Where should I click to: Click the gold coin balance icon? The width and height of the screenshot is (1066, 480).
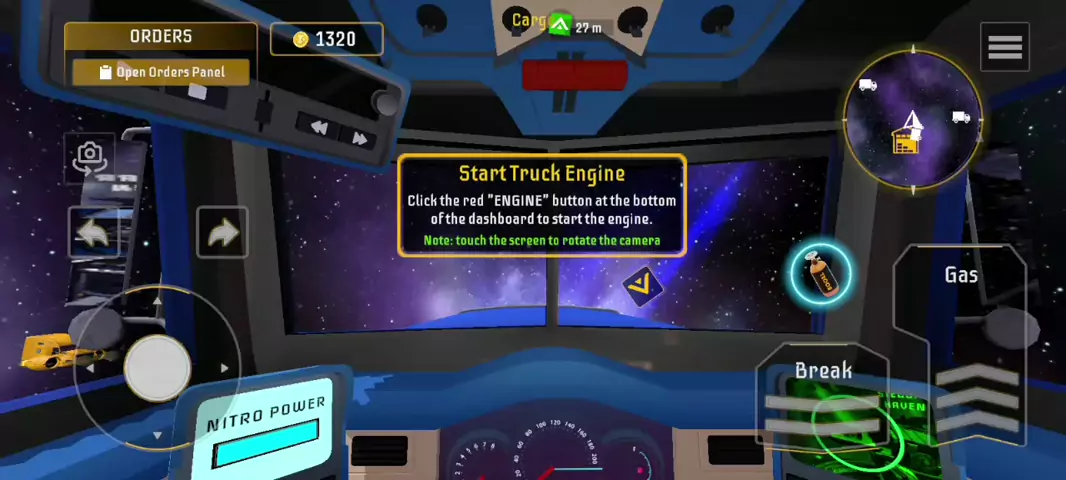coord(301,39)
